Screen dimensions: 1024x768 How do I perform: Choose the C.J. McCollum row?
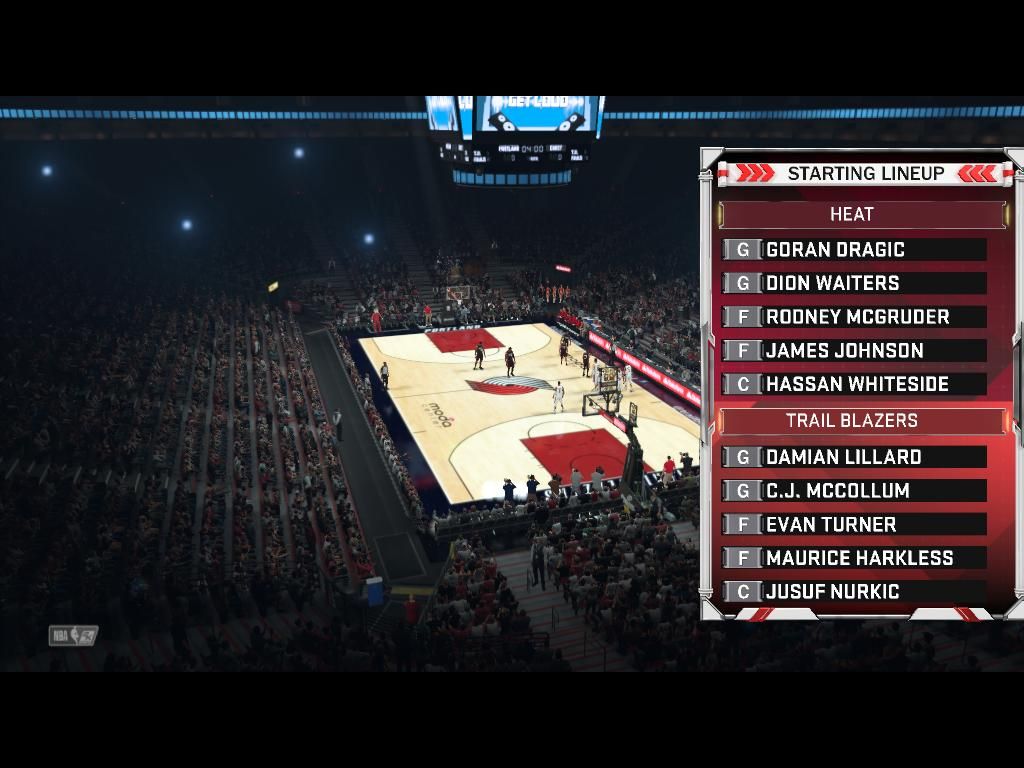point(854,491)
